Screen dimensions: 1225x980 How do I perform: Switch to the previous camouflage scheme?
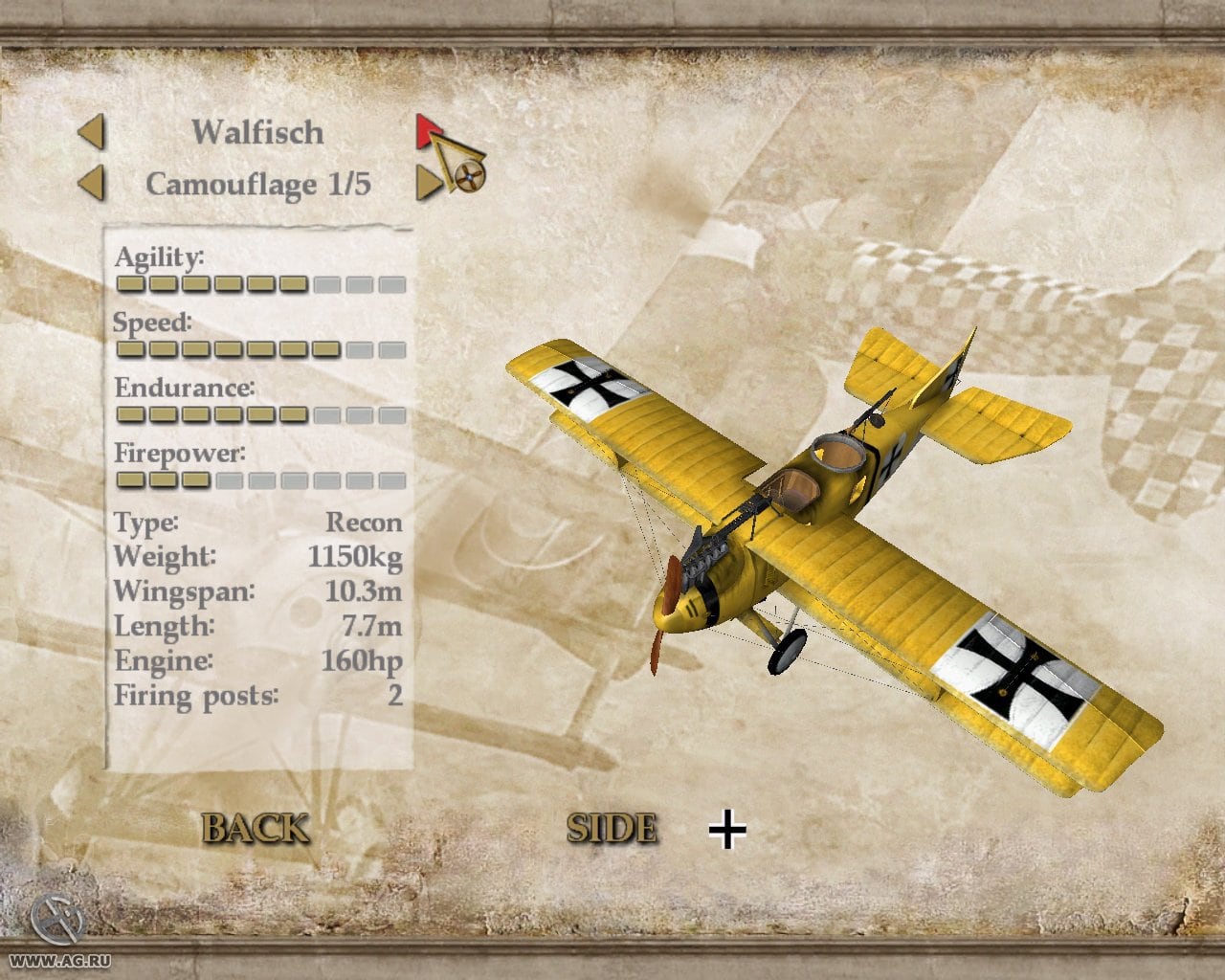[x=92, y=183]
